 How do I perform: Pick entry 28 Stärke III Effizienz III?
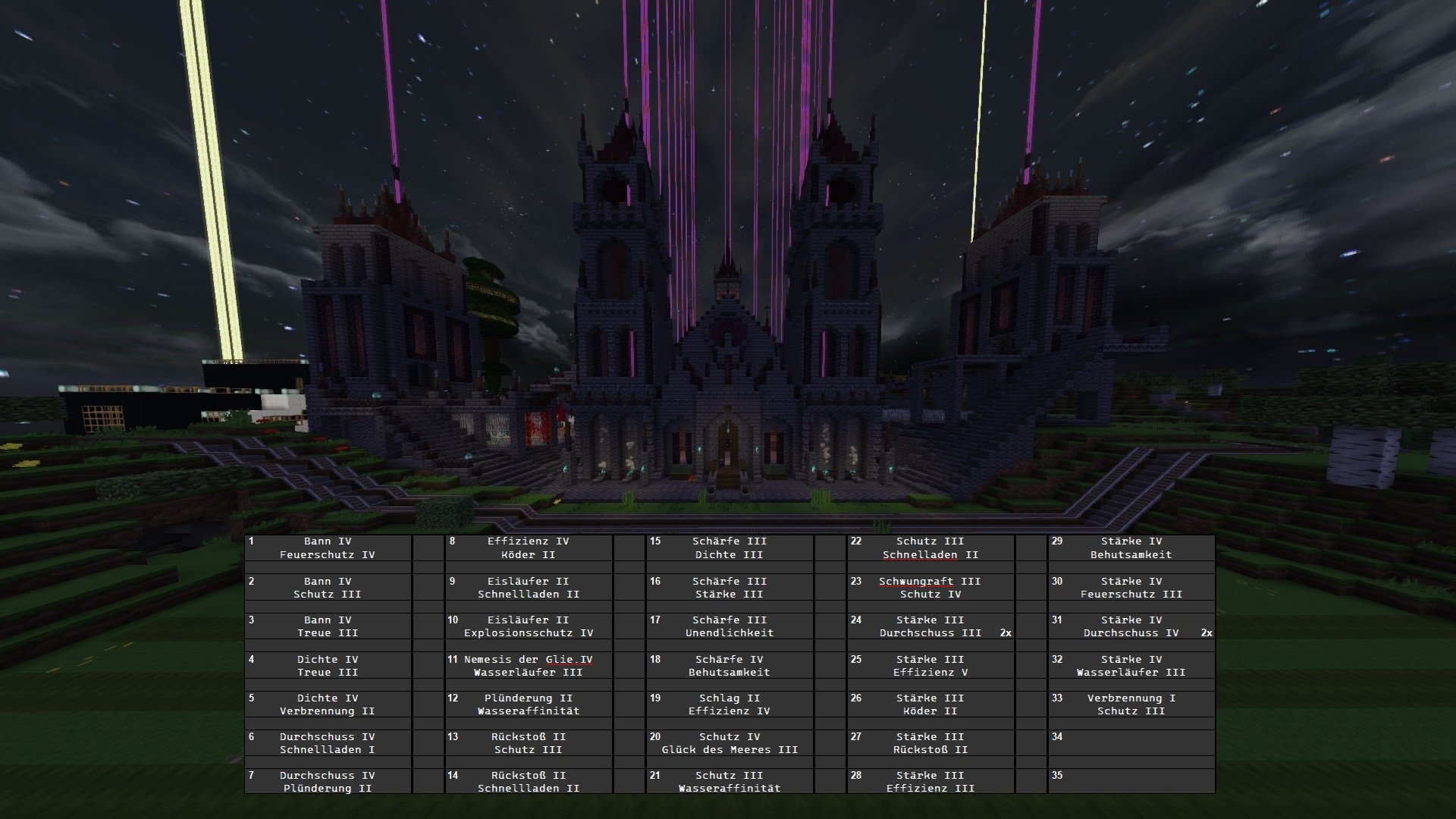930,782
